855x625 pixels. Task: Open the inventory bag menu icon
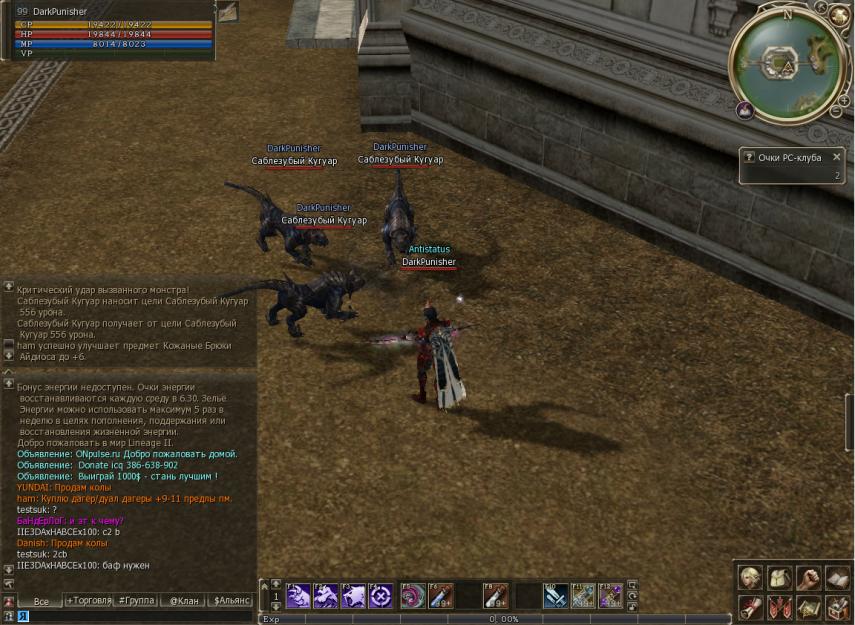(x=779, y=578)
